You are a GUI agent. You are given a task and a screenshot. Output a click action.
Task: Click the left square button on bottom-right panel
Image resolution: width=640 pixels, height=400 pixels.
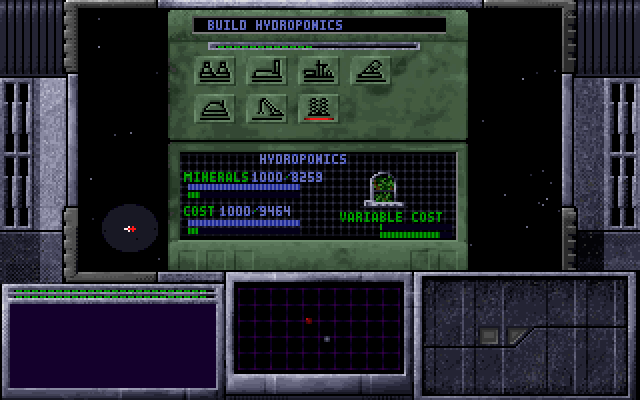point(488,335)
